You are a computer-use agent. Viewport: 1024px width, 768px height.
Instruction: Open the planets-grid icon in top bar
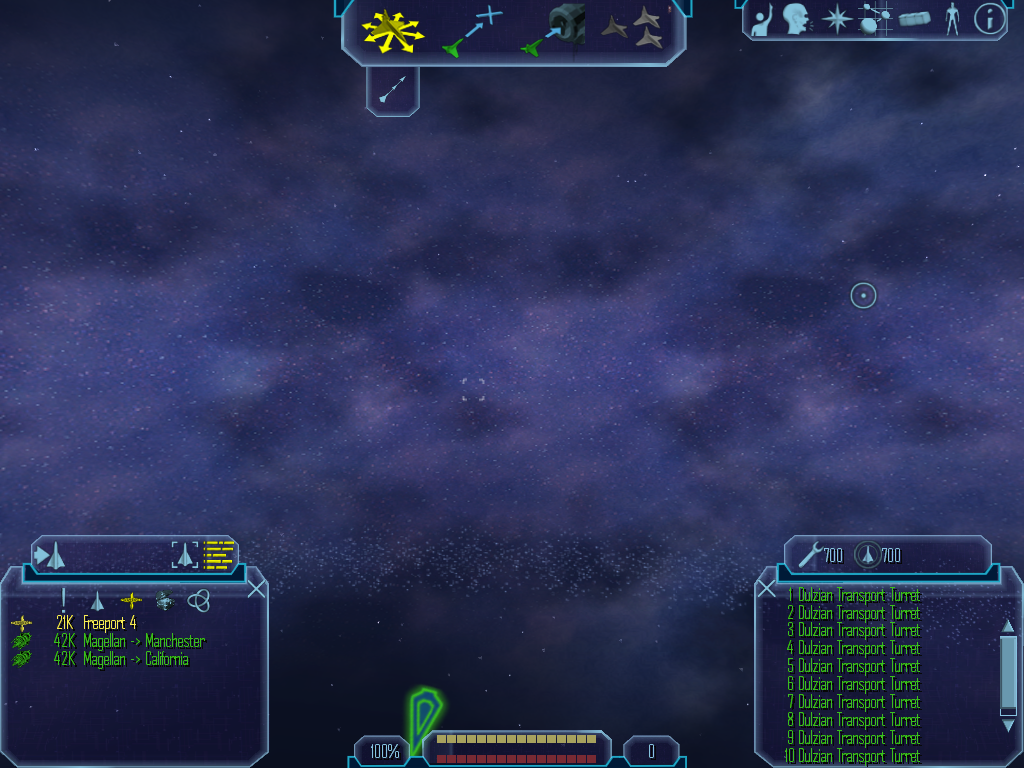pyautogui.click(x=876, y=19)
